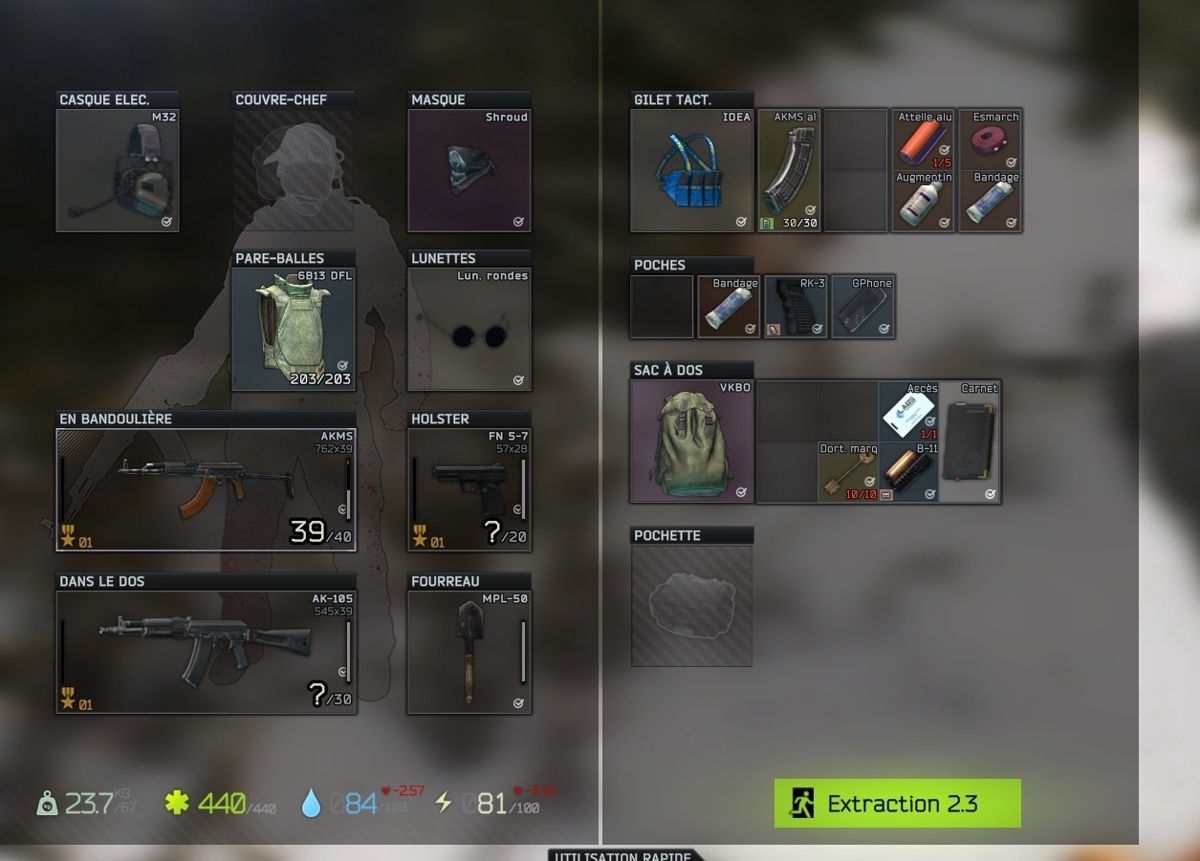Select the Attelle alu splint
The image size is (1200, 861).
923,139
